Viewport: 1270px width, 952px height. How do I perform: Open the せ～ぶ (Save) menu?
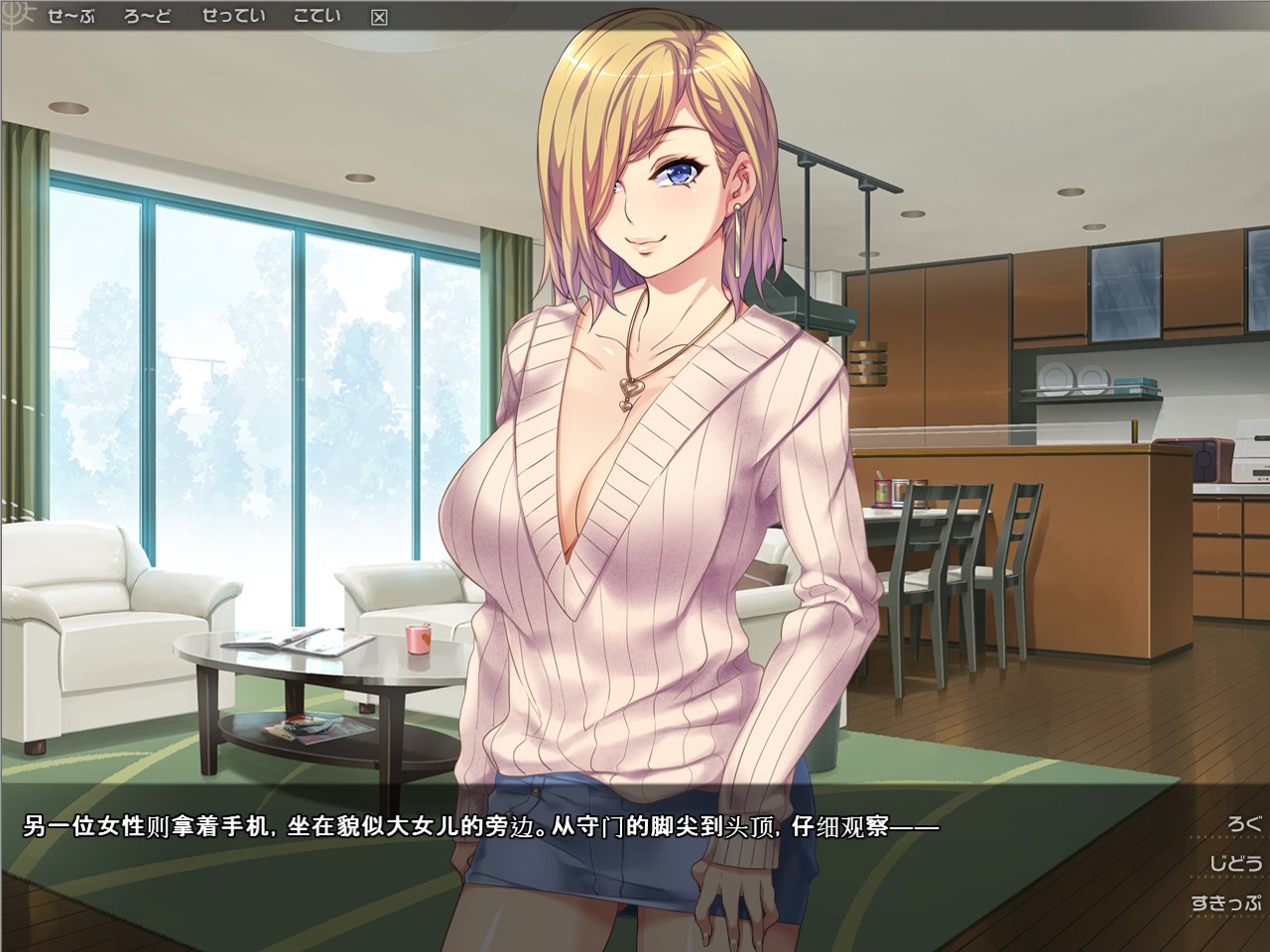(x=70, y=16)
